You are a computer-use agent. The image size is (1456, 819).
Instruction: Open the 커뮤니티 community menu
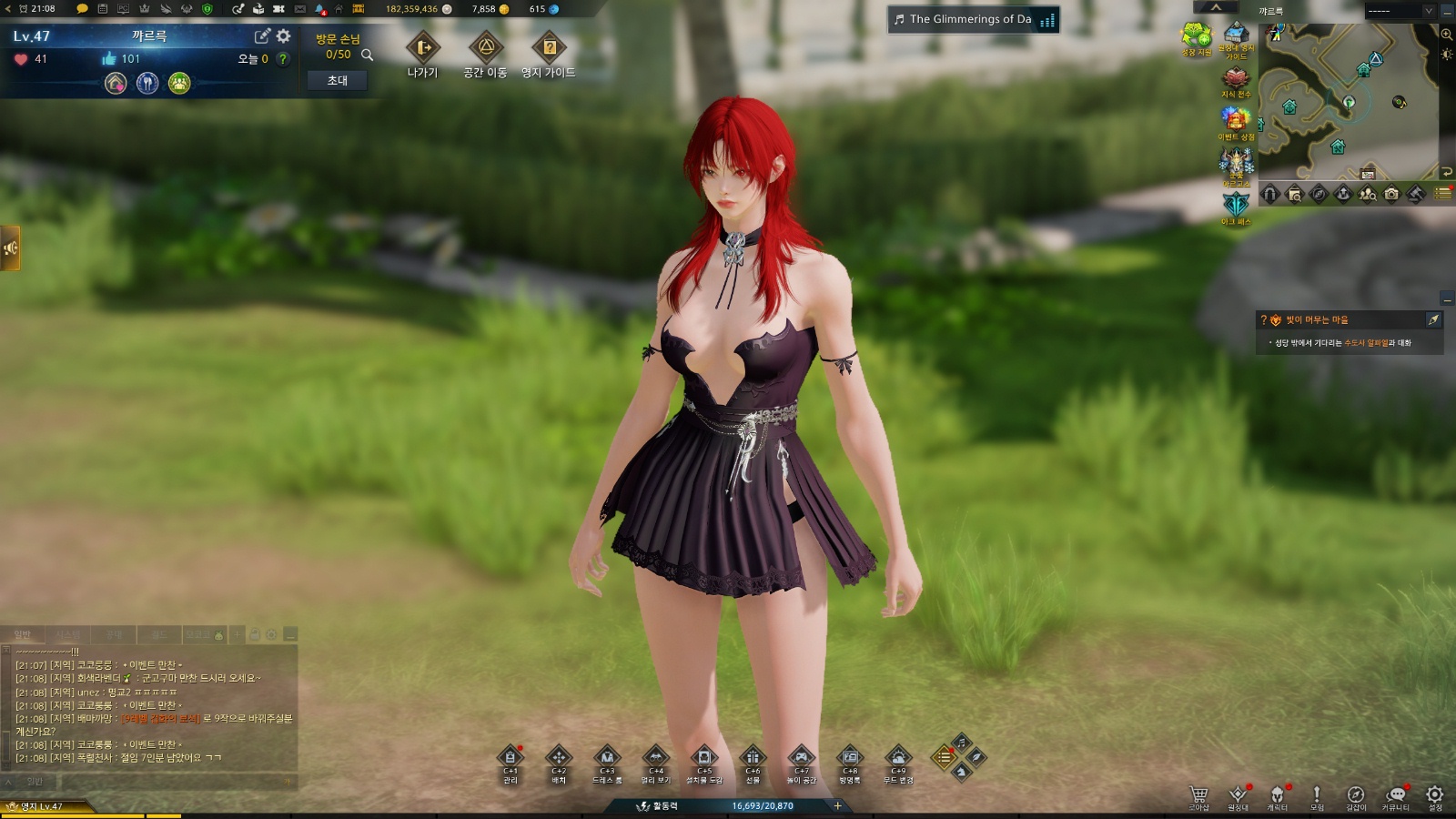pos(1395,795)
